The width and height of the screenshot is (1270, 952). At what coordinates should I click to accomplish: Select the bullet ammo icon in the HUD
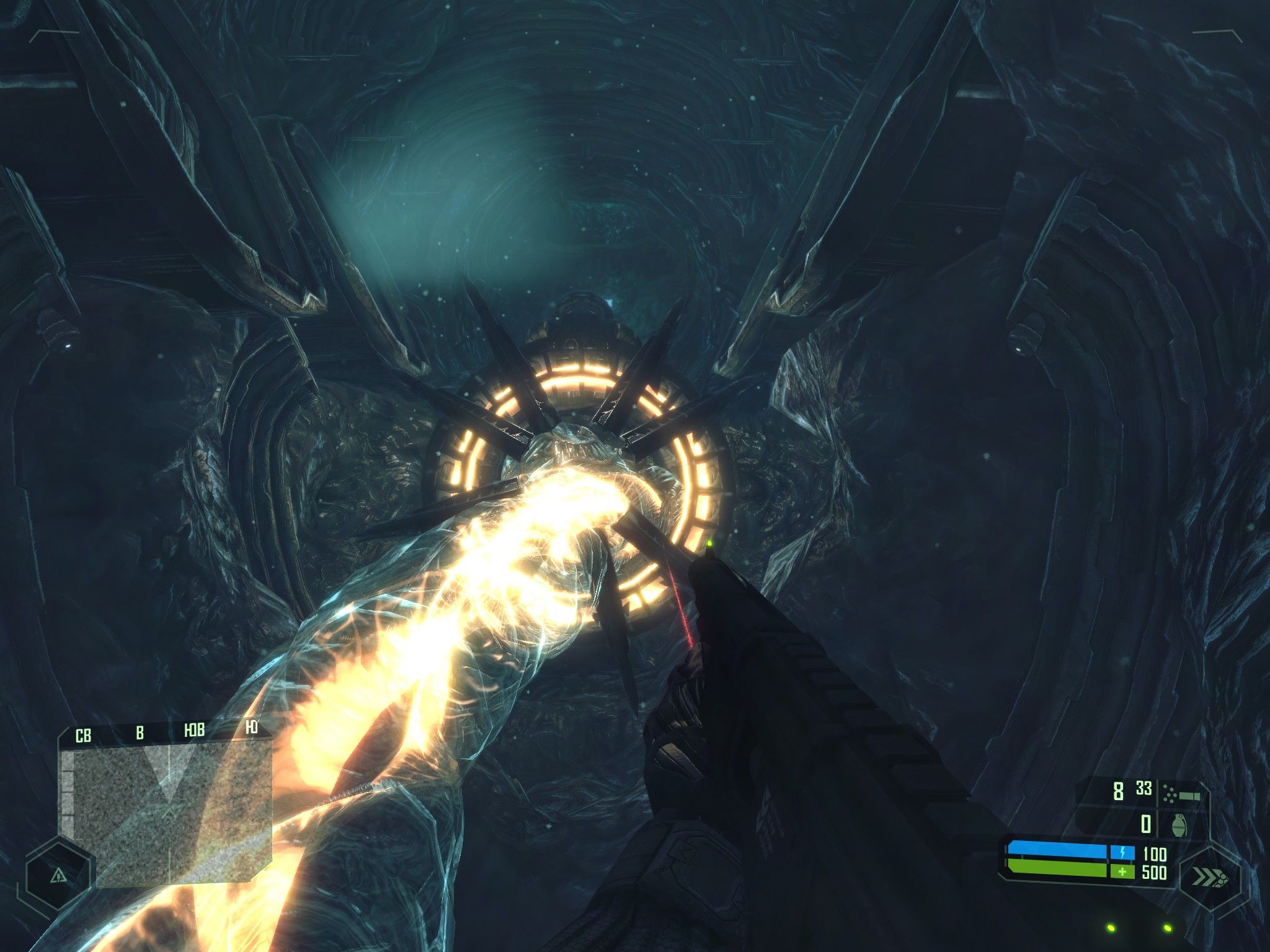pos(1180,793)
